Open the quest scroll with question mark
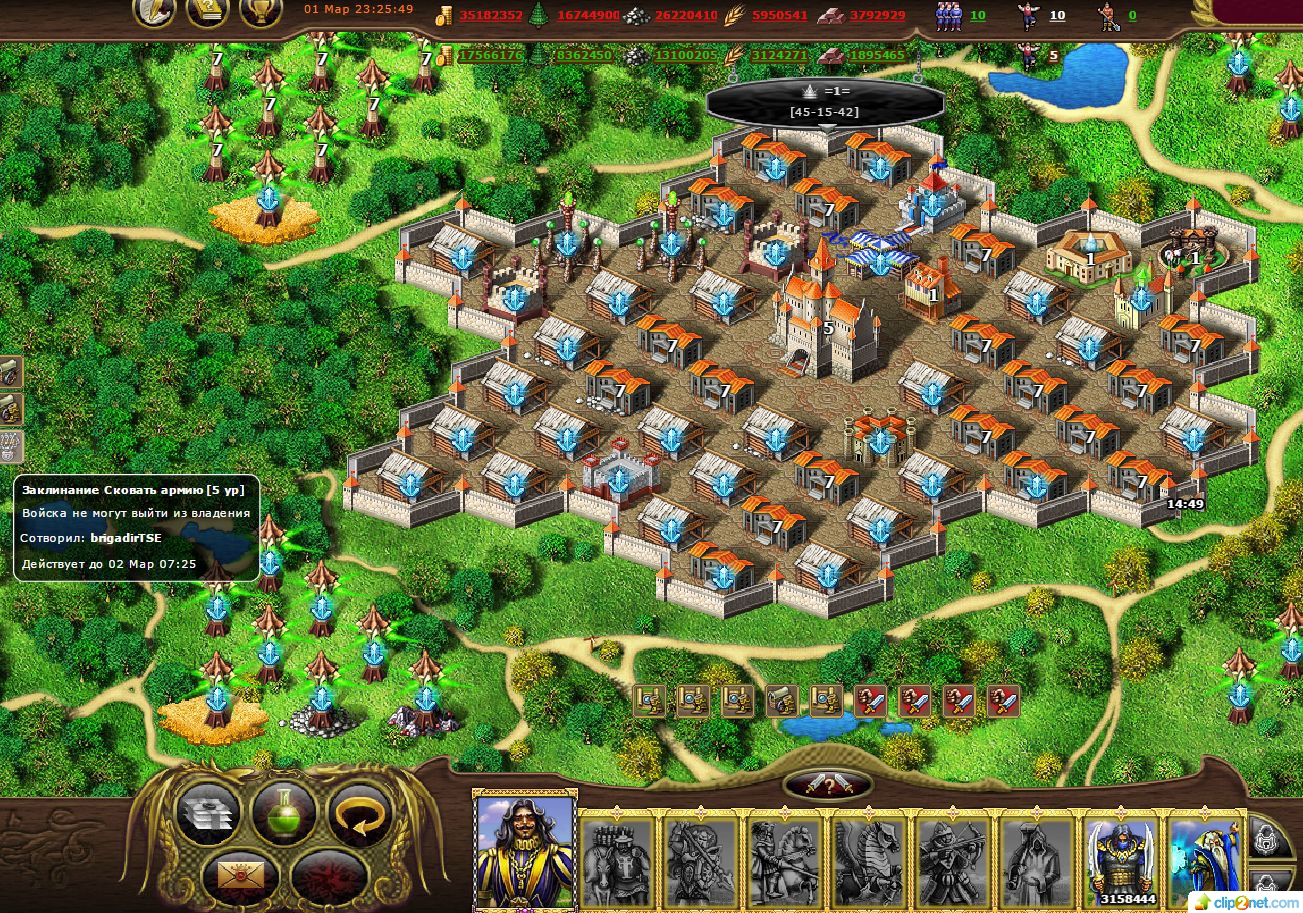 coord(207,12)
